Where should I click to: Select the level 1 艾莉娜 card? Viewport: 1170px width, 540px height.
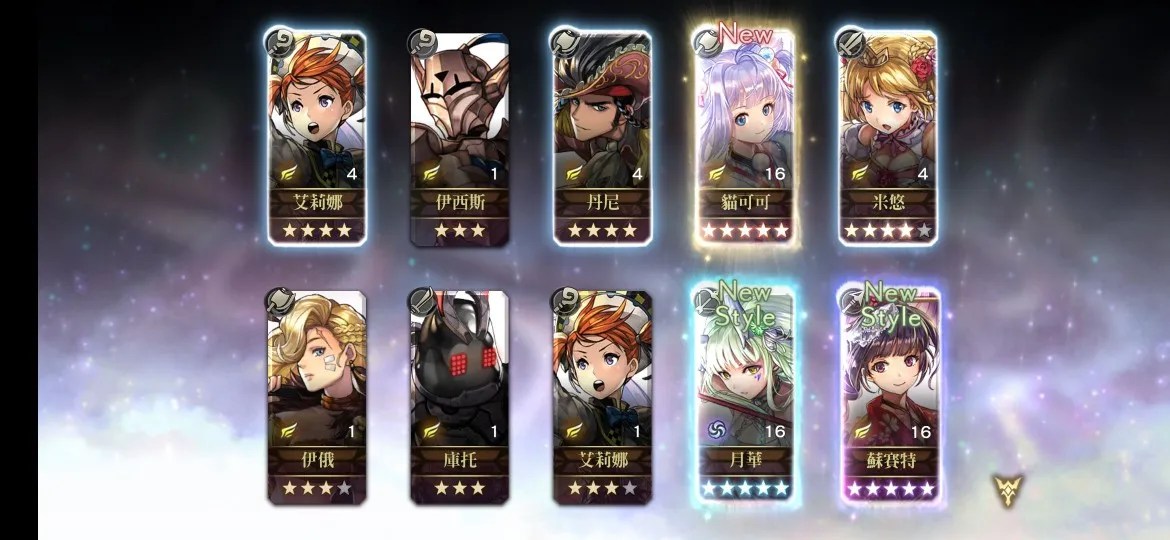pos(602,397)
